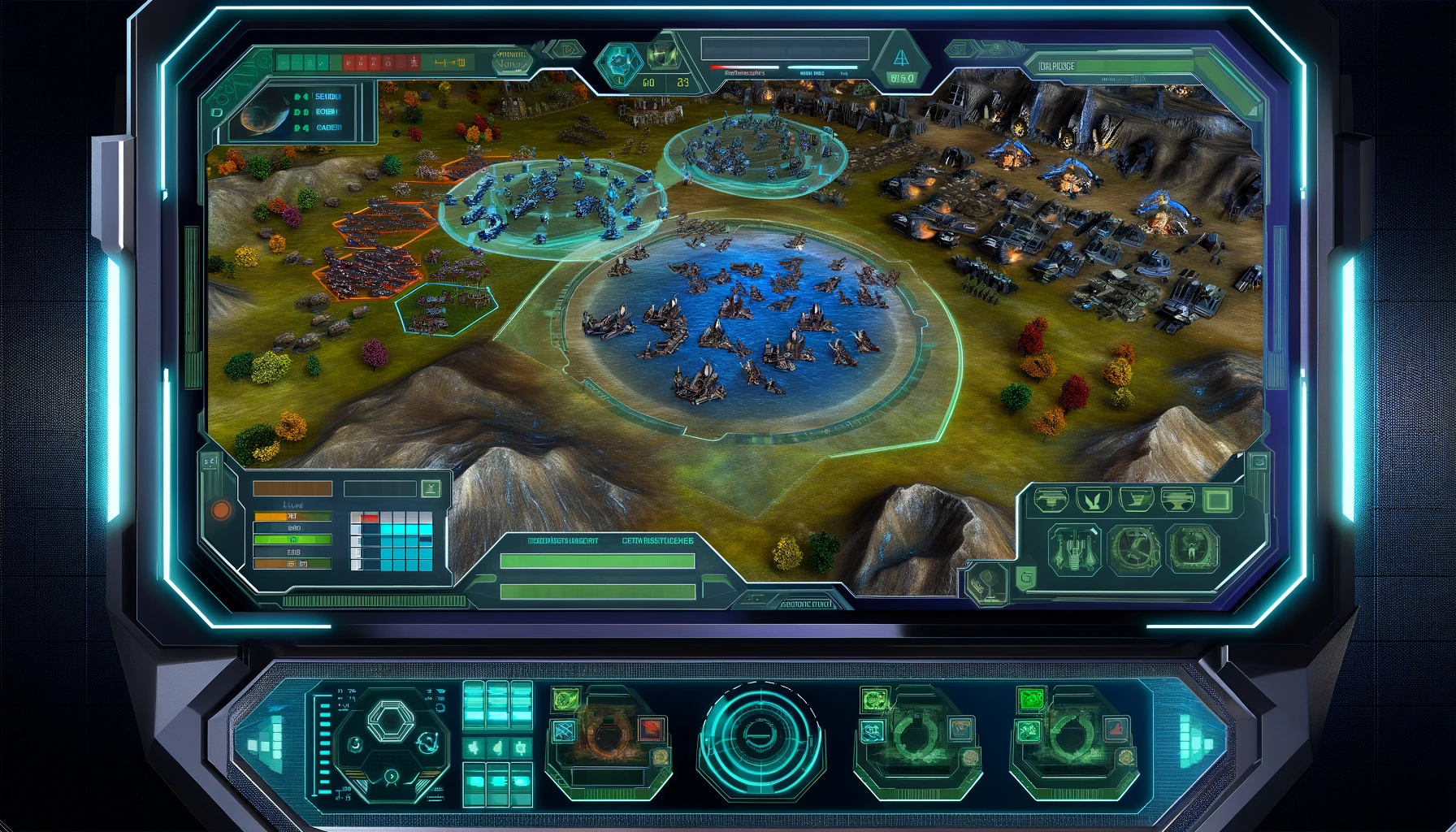Open the tower structure build icon
Screen dimensions: 1456x832
pos(1074,548)
